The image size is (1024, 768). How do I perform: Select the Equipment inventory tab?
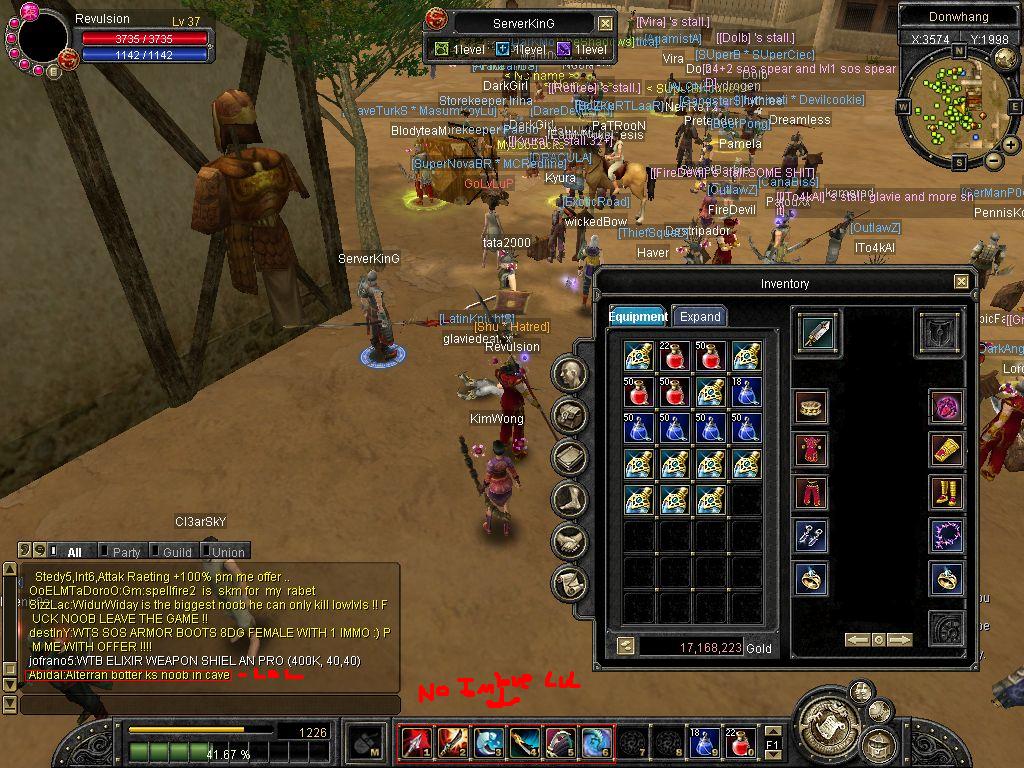click(x=638, y=316)
